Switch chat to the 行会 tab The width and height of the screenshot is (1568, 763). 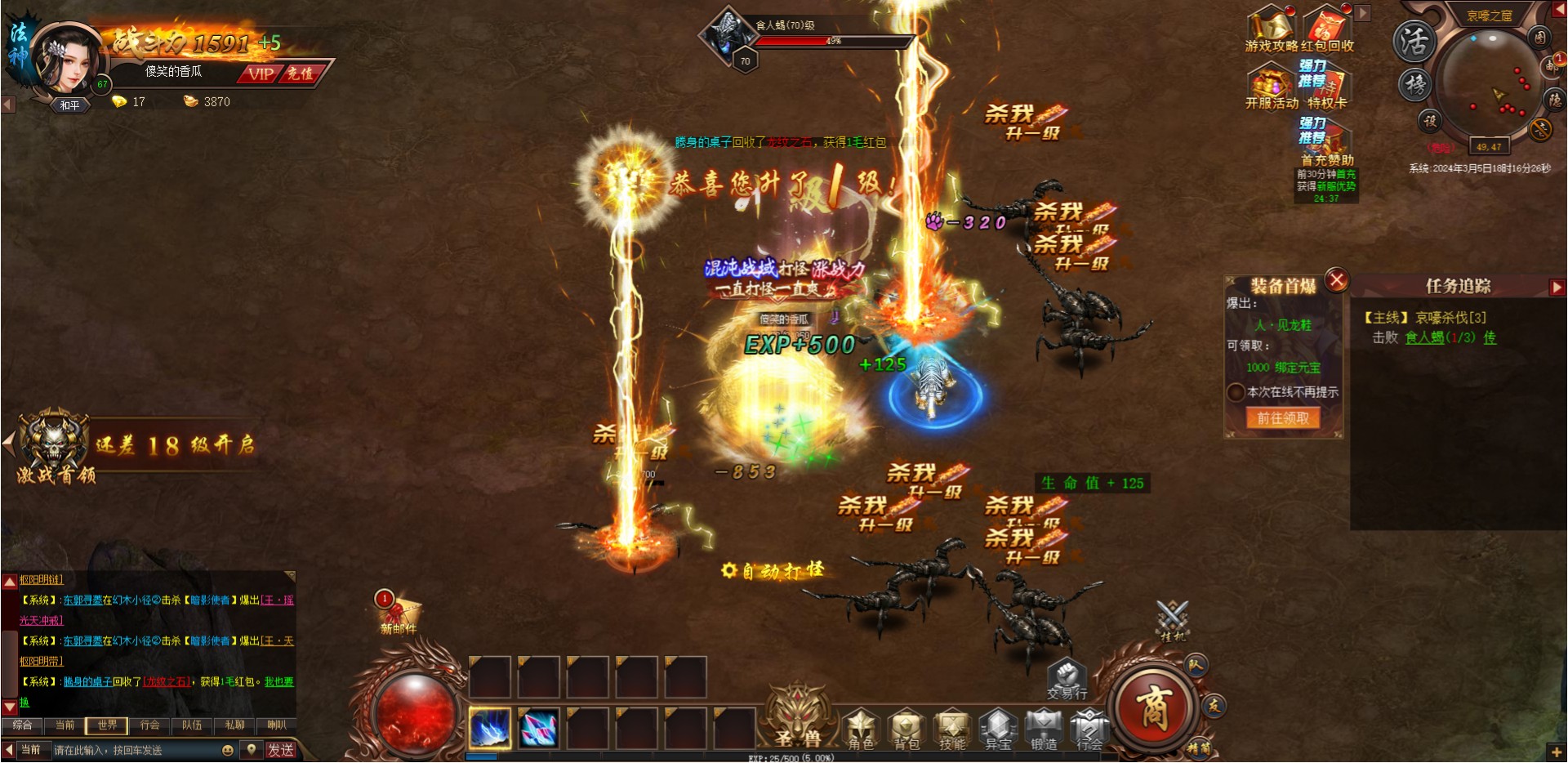coord(149,725)
